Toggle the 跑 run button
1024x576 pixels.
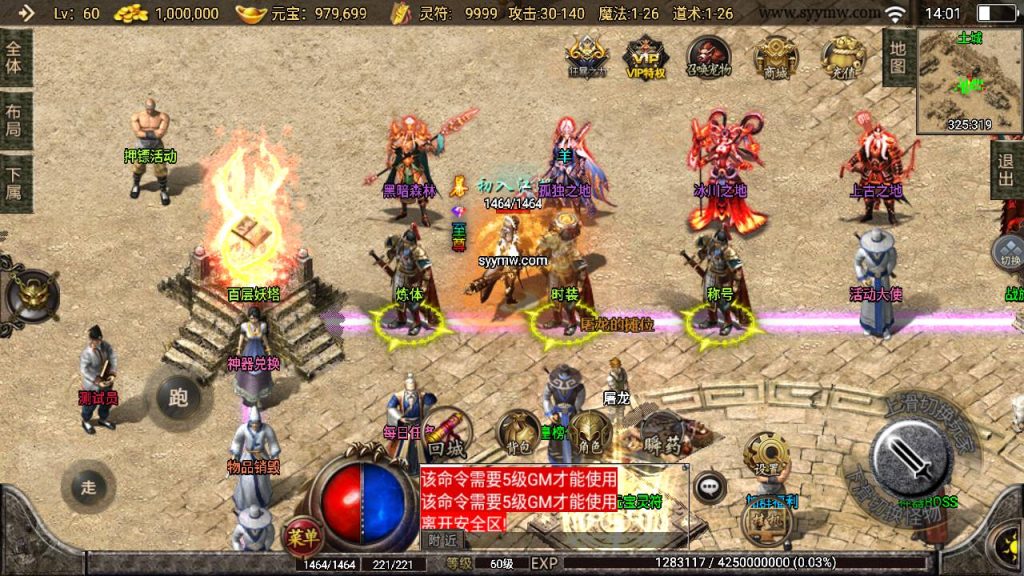(178, 397)
